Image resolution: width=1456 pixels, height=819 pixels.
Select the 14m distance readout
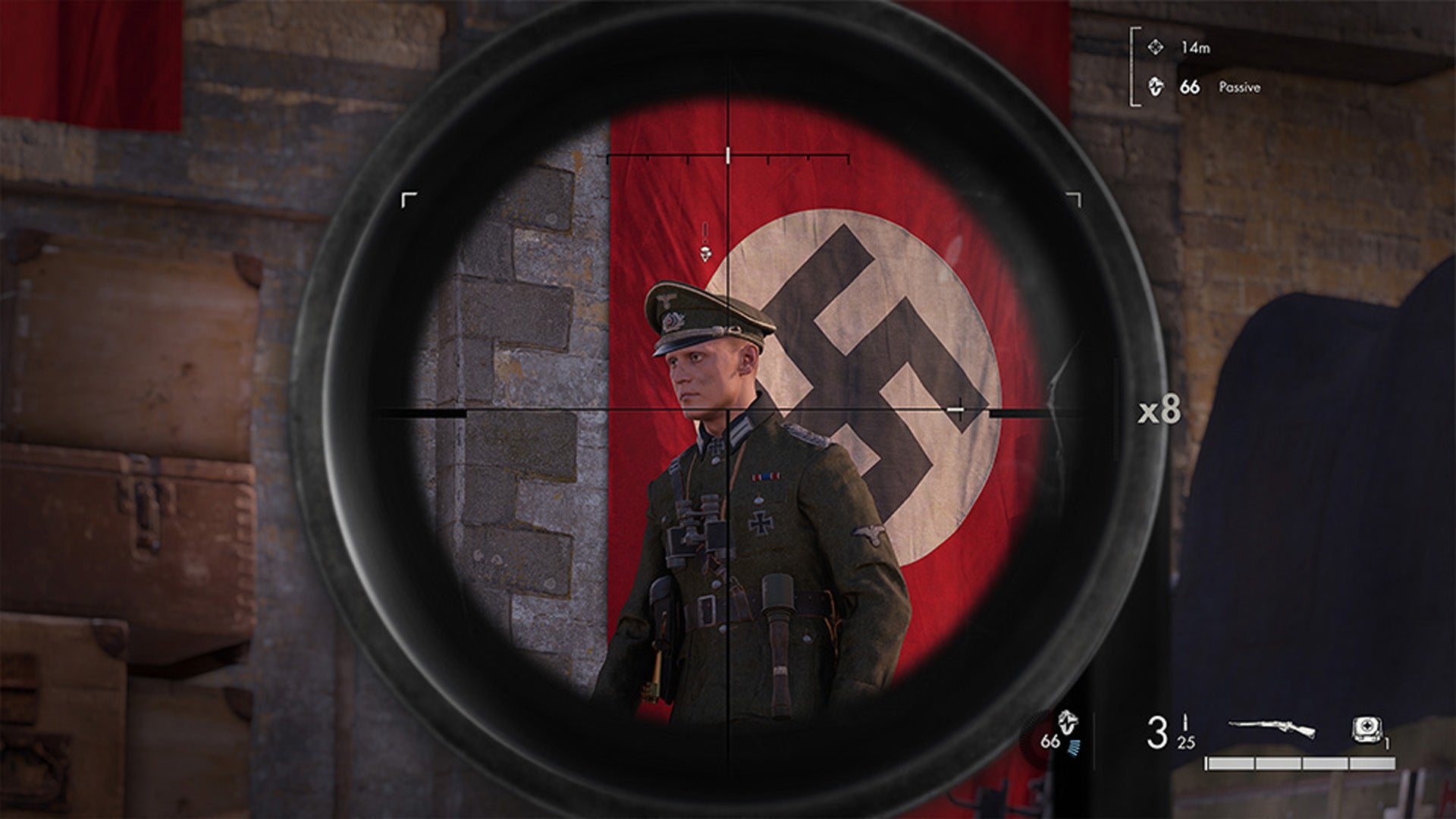(1196, 49)
